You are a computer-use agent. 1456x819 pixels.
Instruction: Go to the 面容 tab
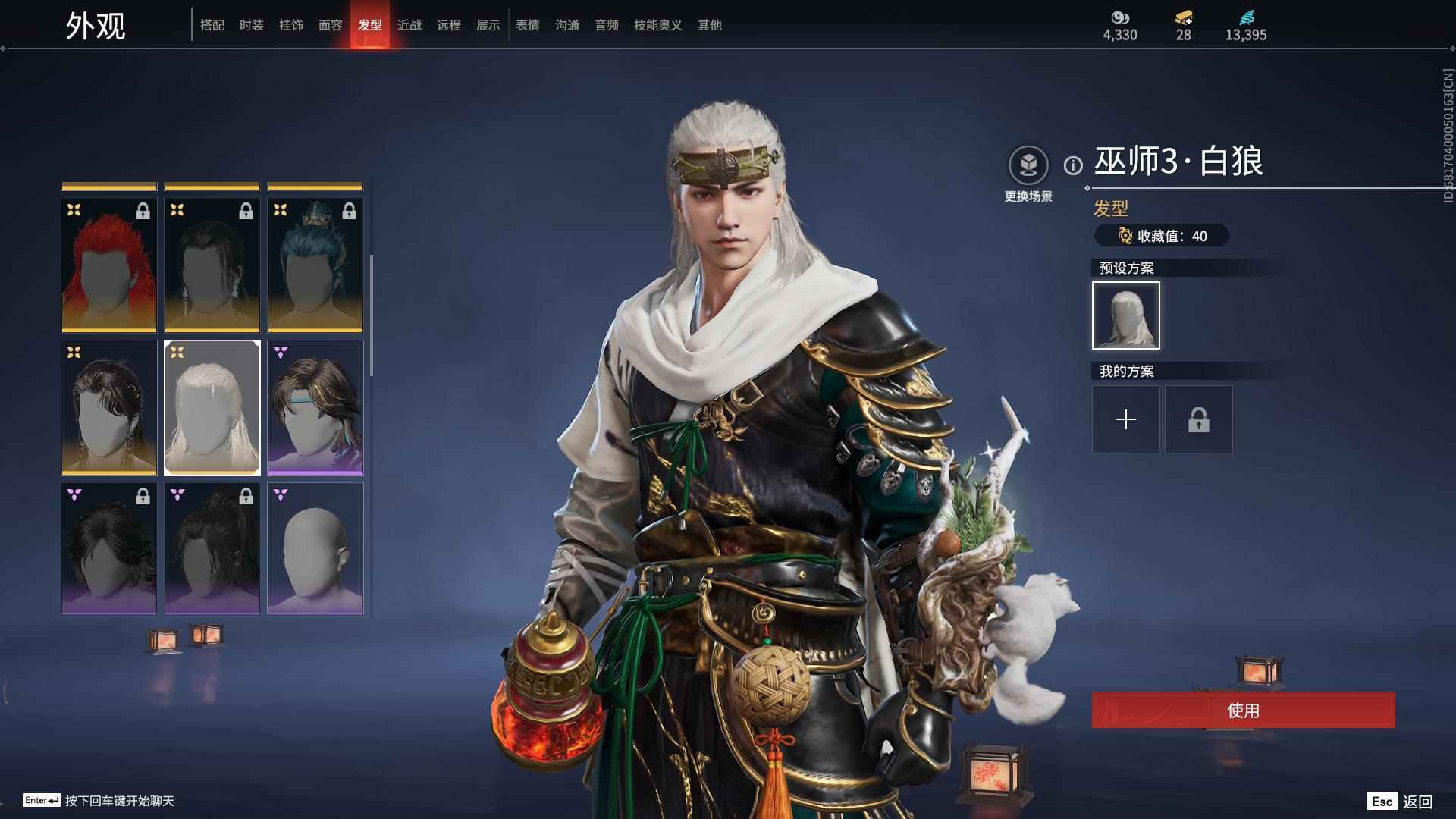coord(331,25)
